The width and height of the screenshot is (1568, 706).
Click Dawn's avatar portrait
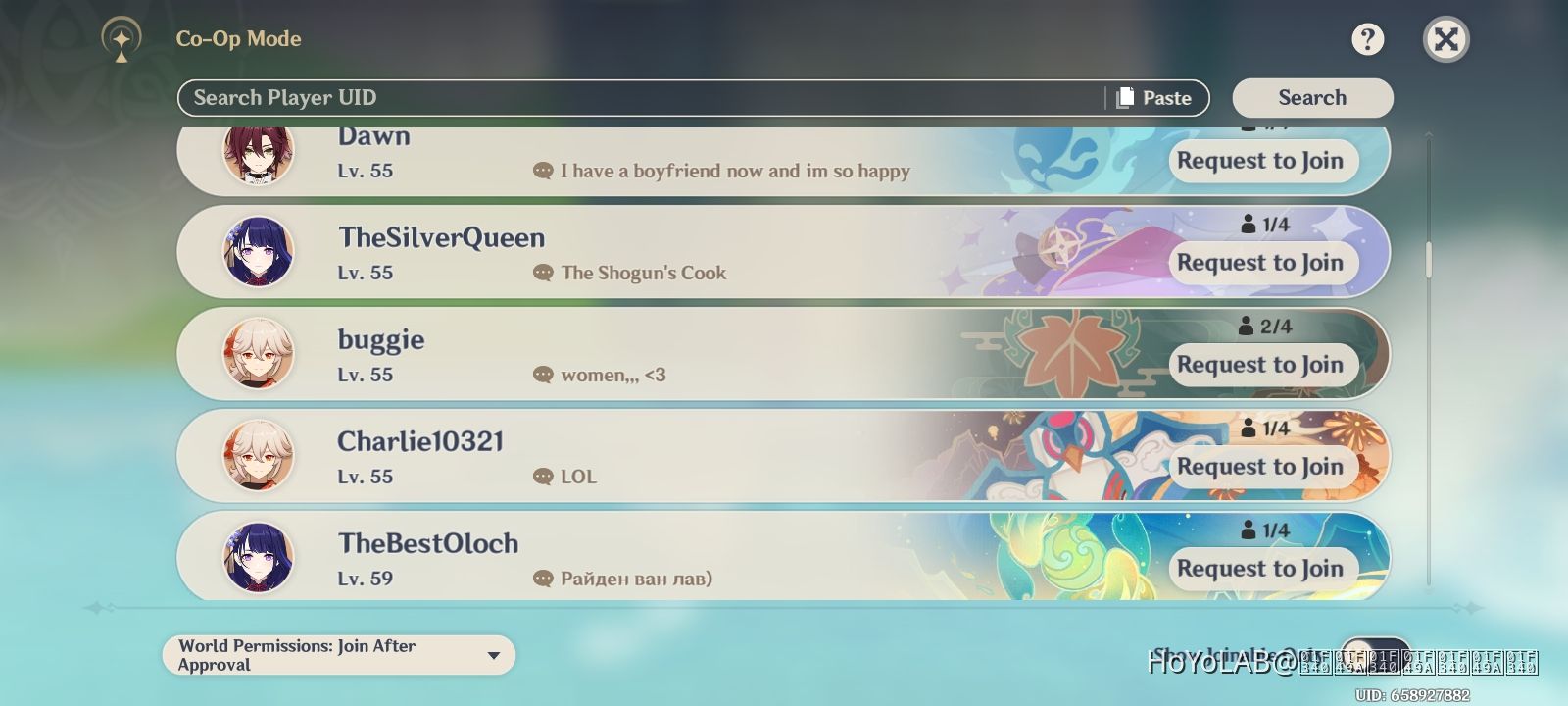click(x=257, y=157)
